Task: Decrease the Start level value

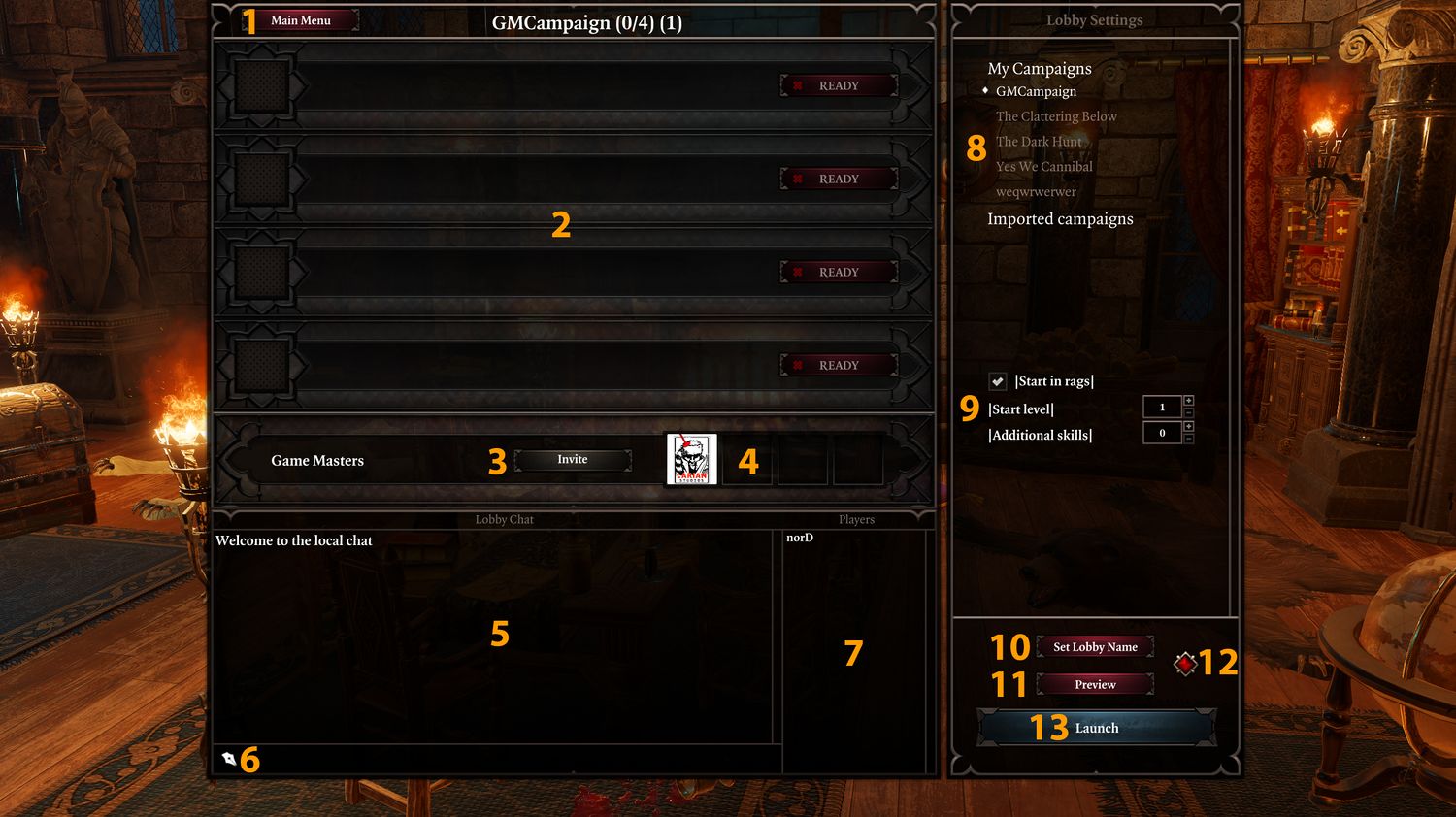Action: [x=1189, y=413]
